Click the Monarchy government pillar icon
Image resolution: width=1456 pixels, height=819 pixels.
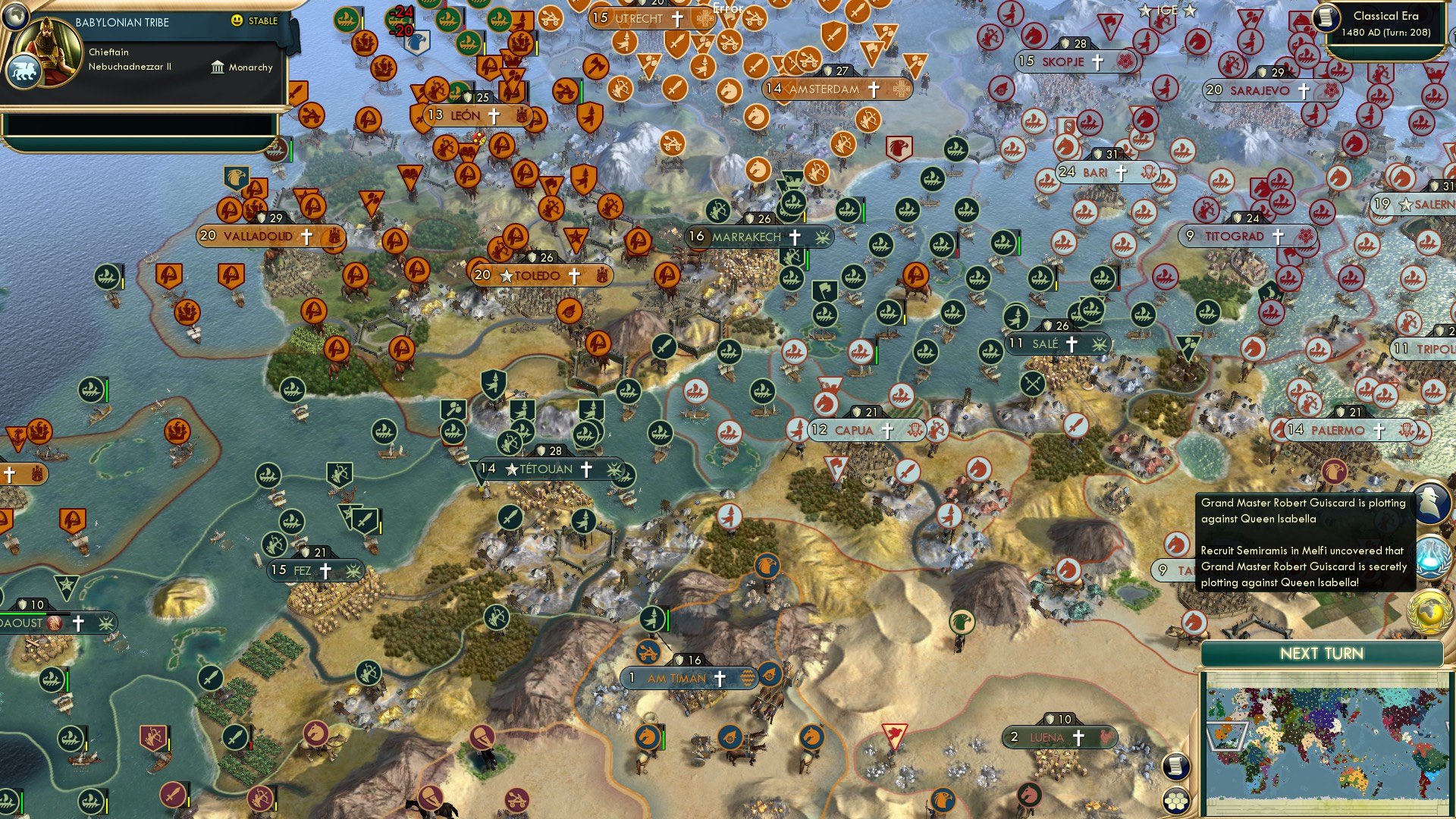click(x=216, y=67)
